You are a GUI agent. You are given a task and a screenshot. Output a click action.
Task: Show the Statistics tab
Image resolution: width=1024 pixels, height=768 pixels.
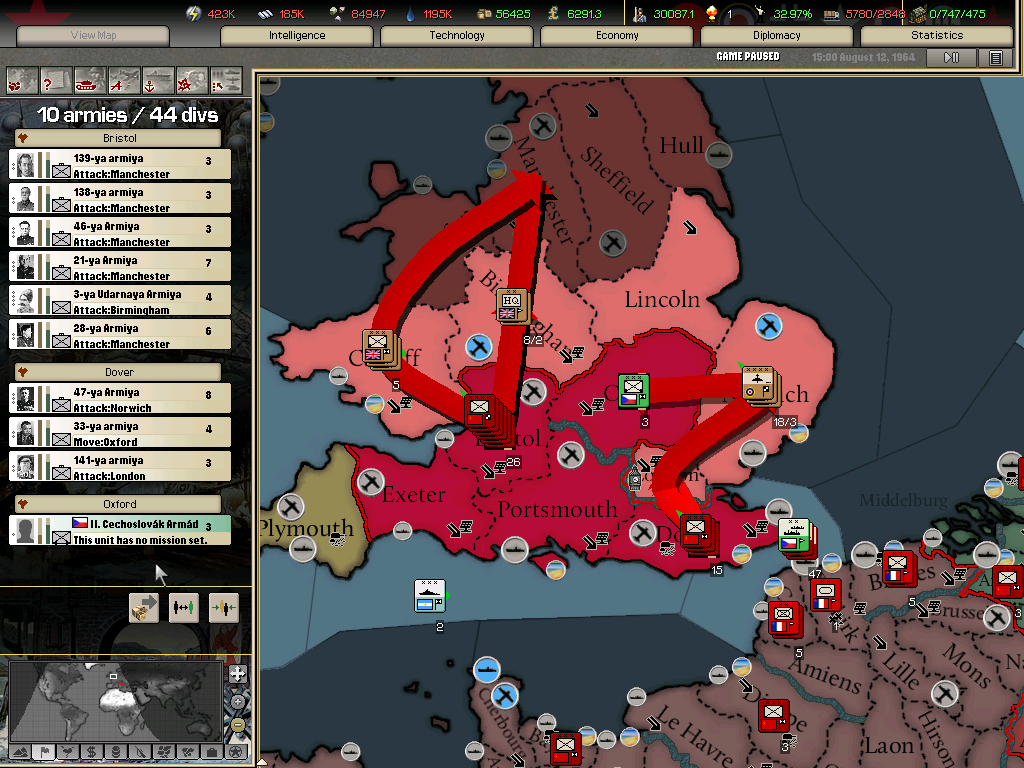(x=937, y=35)
